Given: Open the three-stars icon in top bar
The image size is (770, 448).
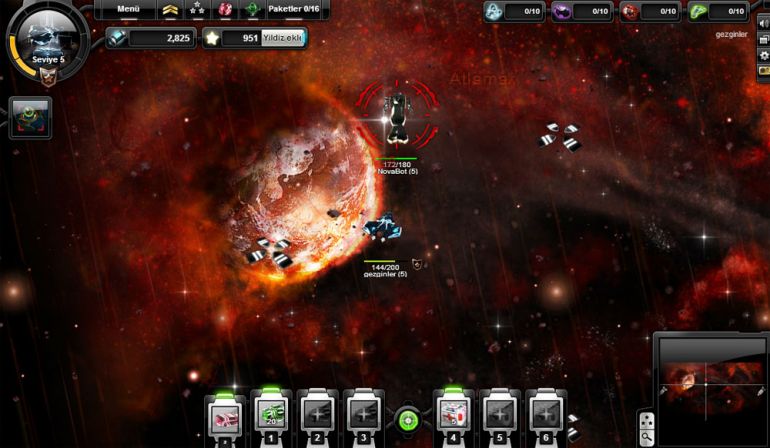Looking at the screenshot, I should click(x=198, y=10).
